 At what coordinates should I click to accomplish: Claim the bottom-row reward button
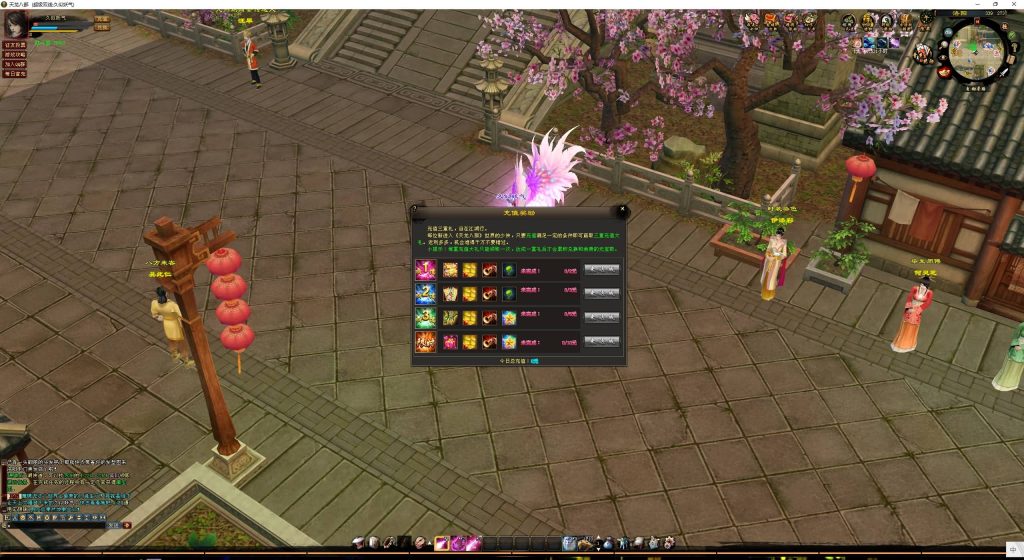(601, 342)
